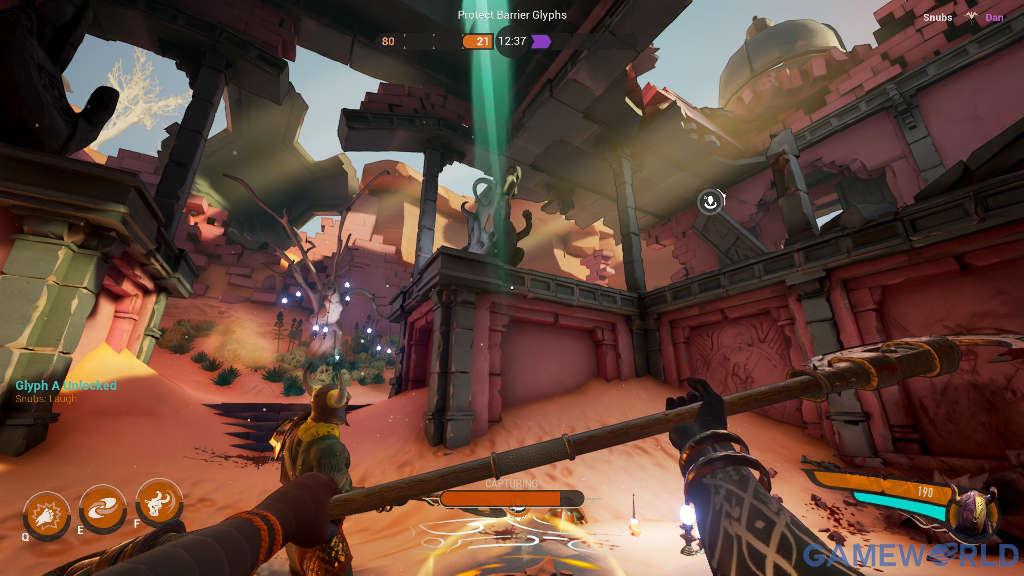This screenshot has height=576, width=1024.
Task: Select the circular objective waypoint marker
Action: [710, 202]
